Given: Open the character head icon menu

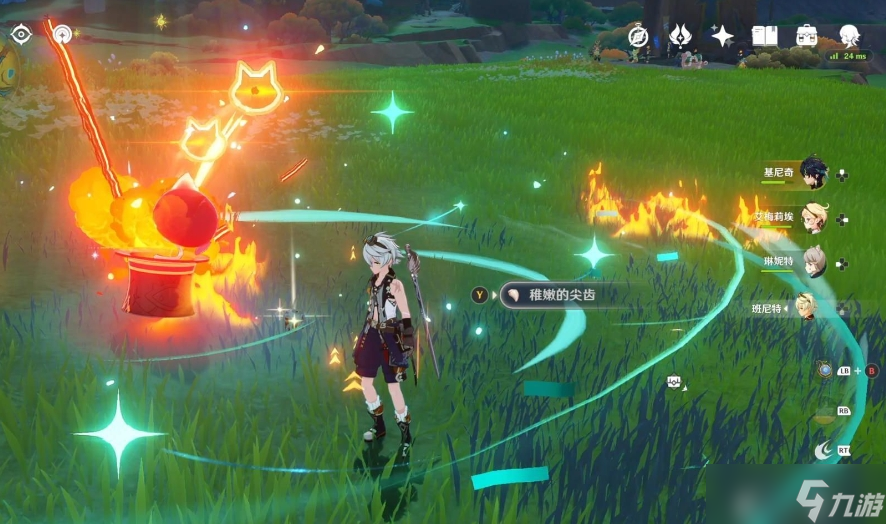Looking at the screenshot, I should pyautogui.click(x=850, y=36).
